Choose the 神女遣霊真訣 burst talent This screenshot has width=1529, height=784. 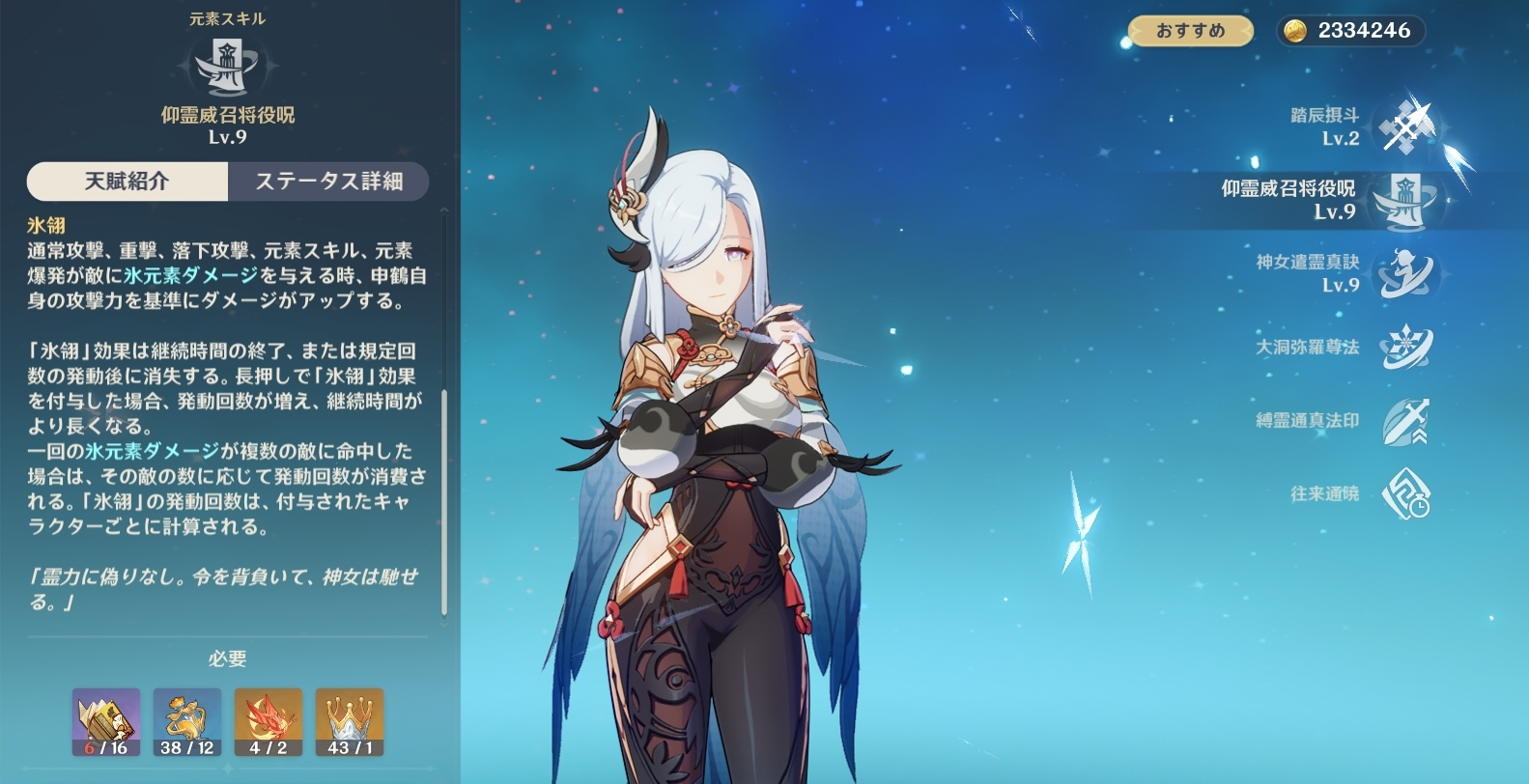click(1405, 274)
